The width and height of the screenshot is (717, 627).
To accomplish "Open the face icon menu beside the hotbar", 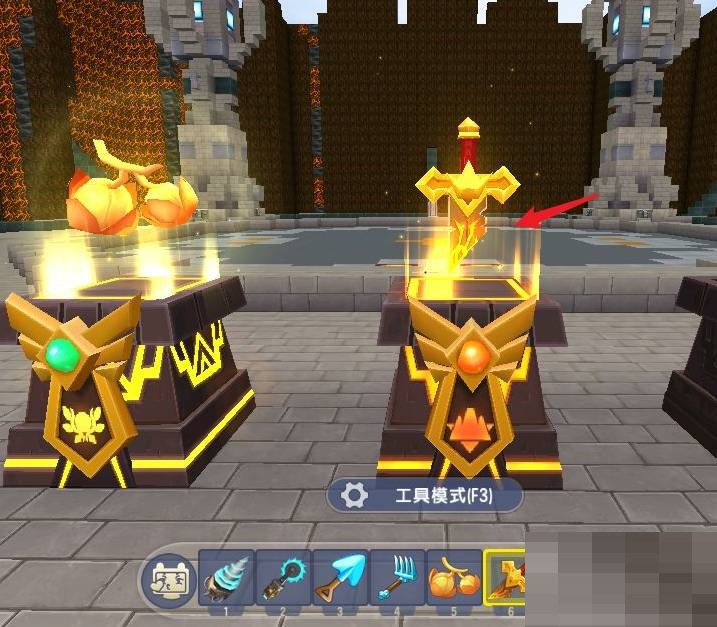I will 166,580.
